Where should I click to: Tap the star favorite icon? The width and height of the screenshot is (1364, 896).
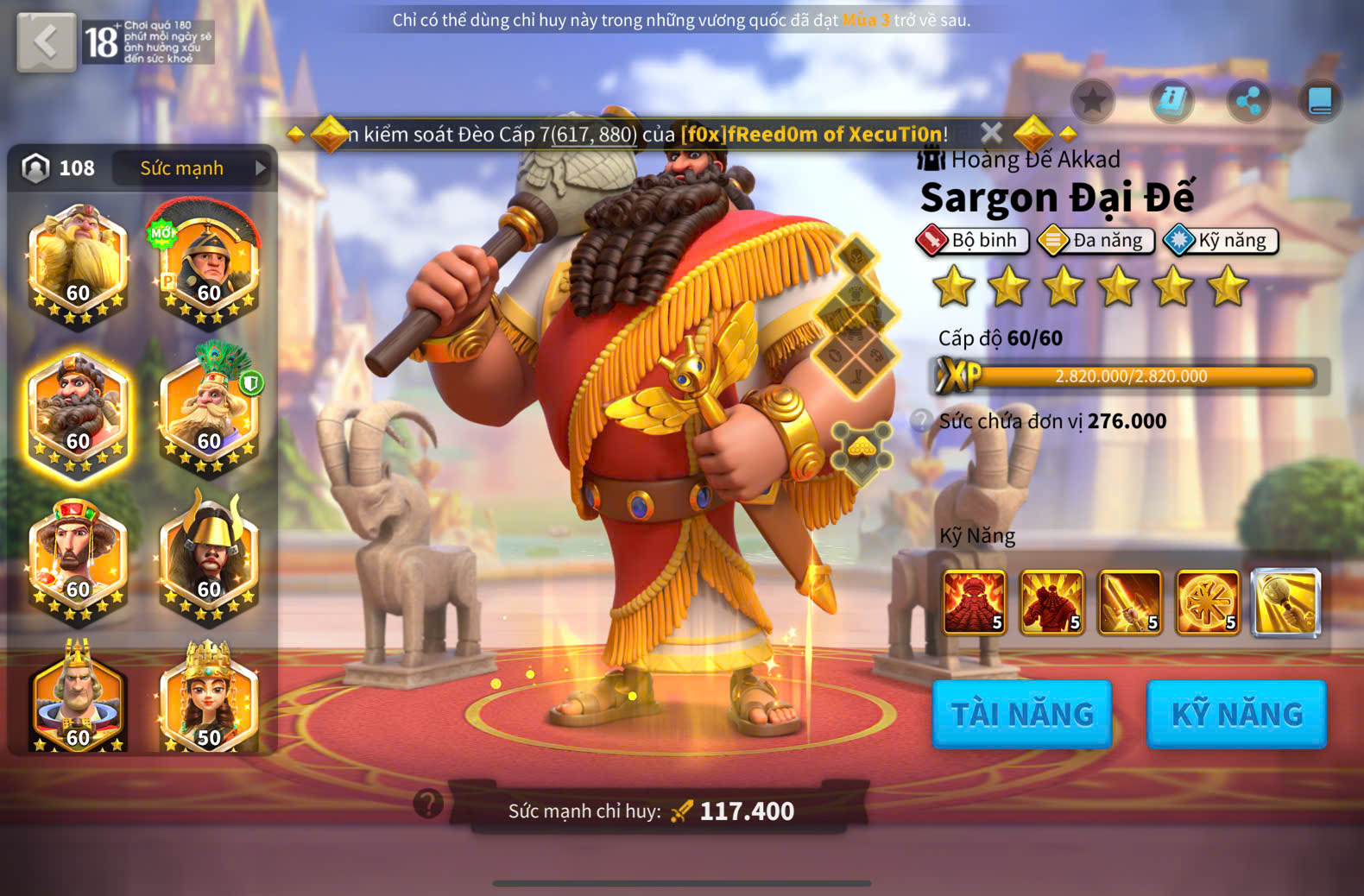point(1093,102)
